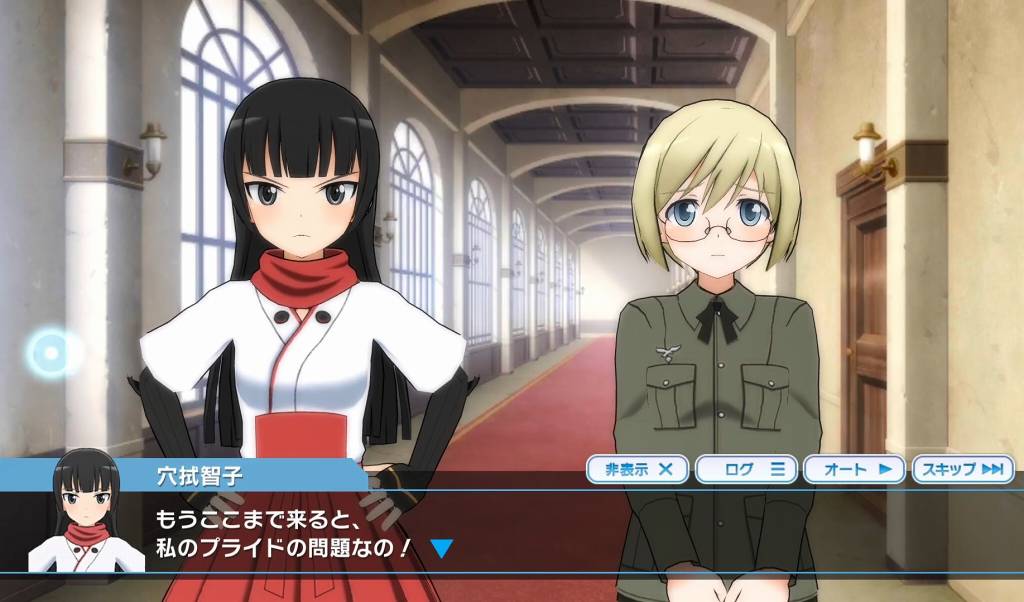Open the ログ dialogue history
The image size is (1024, 602).
(746, 469)
